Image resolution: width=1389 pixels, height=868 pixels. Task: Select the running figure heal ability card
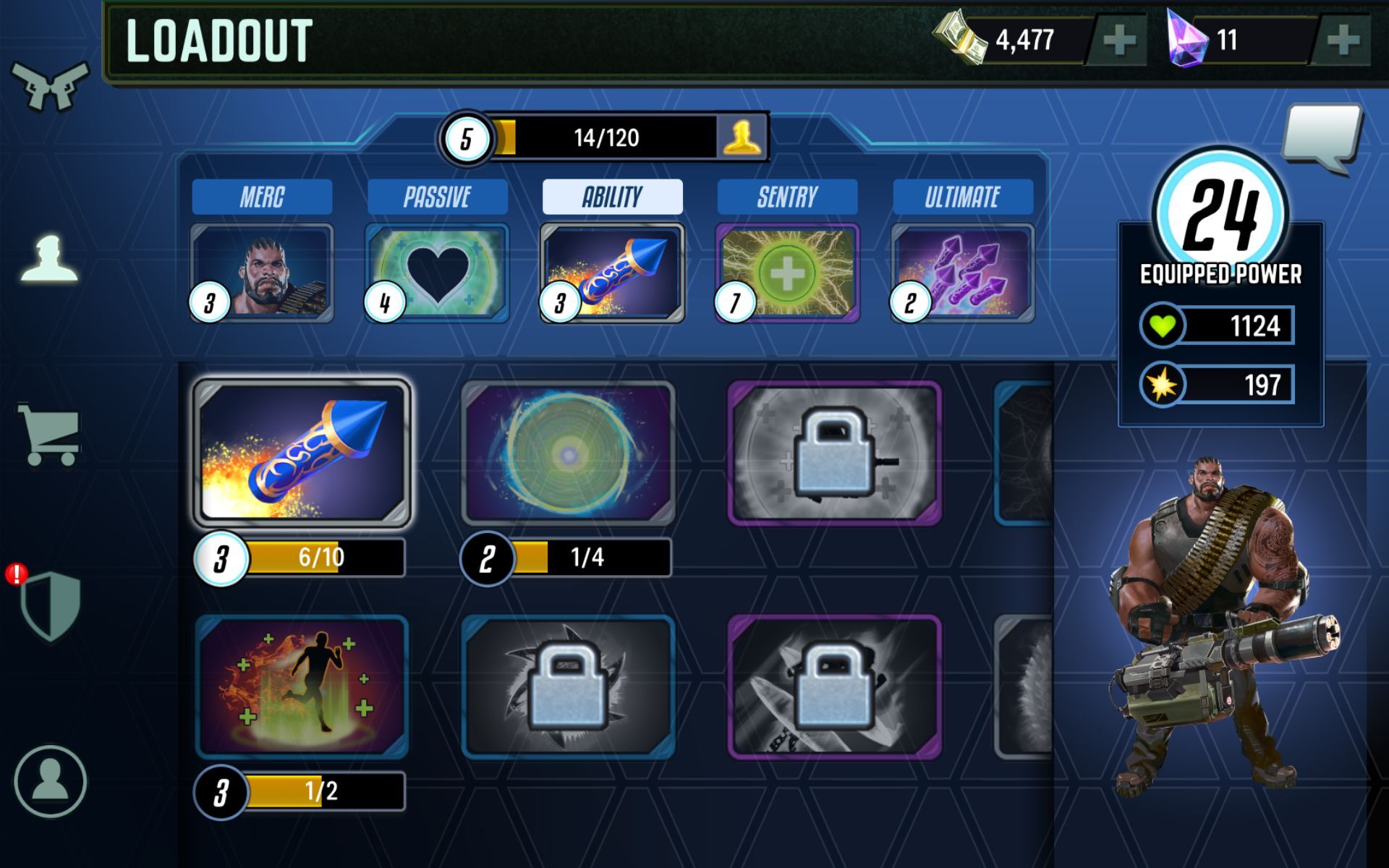[x=302, y=686]
